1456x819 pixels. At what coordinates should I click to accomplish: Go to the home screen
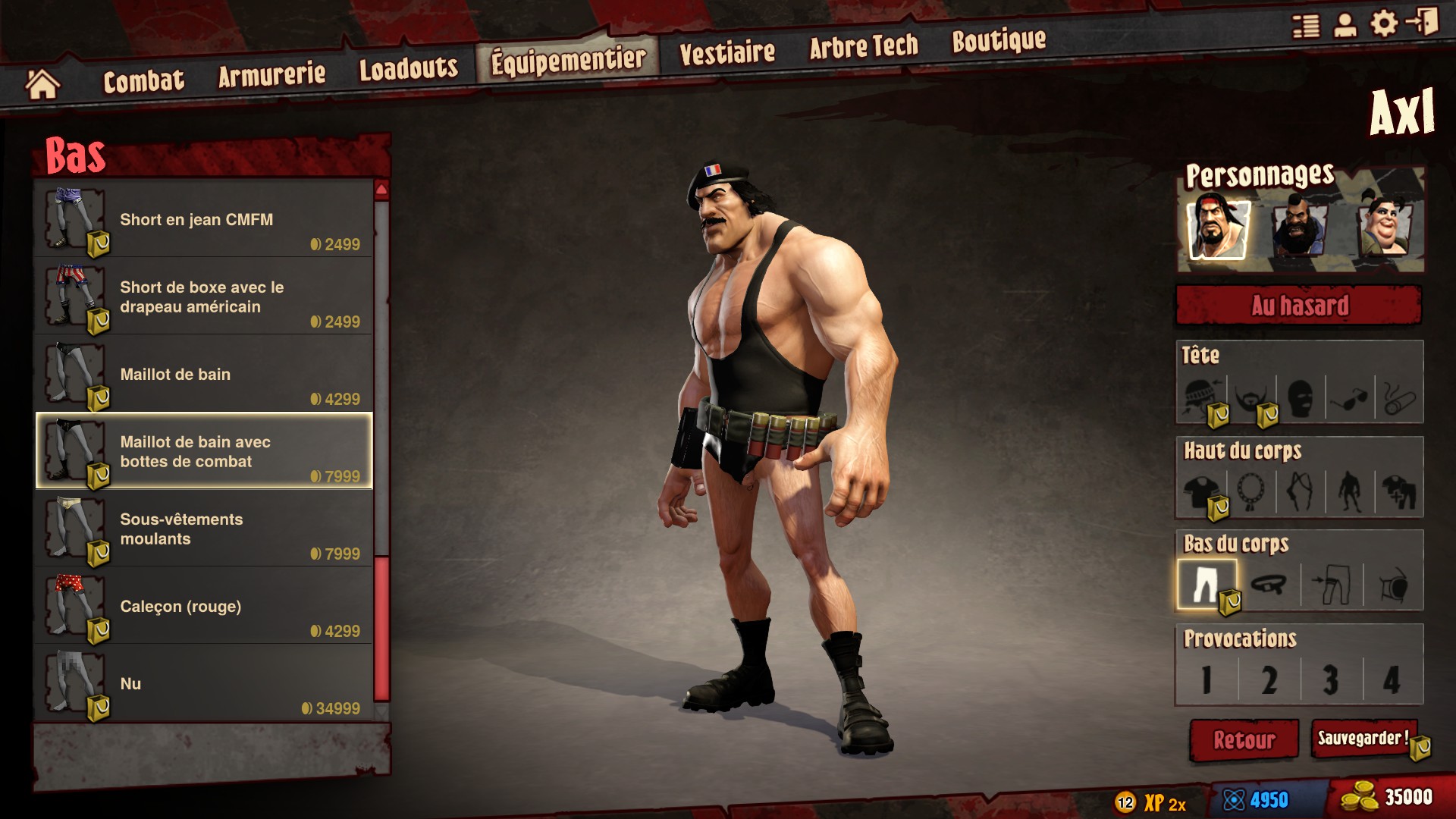[x=42, y=84]
